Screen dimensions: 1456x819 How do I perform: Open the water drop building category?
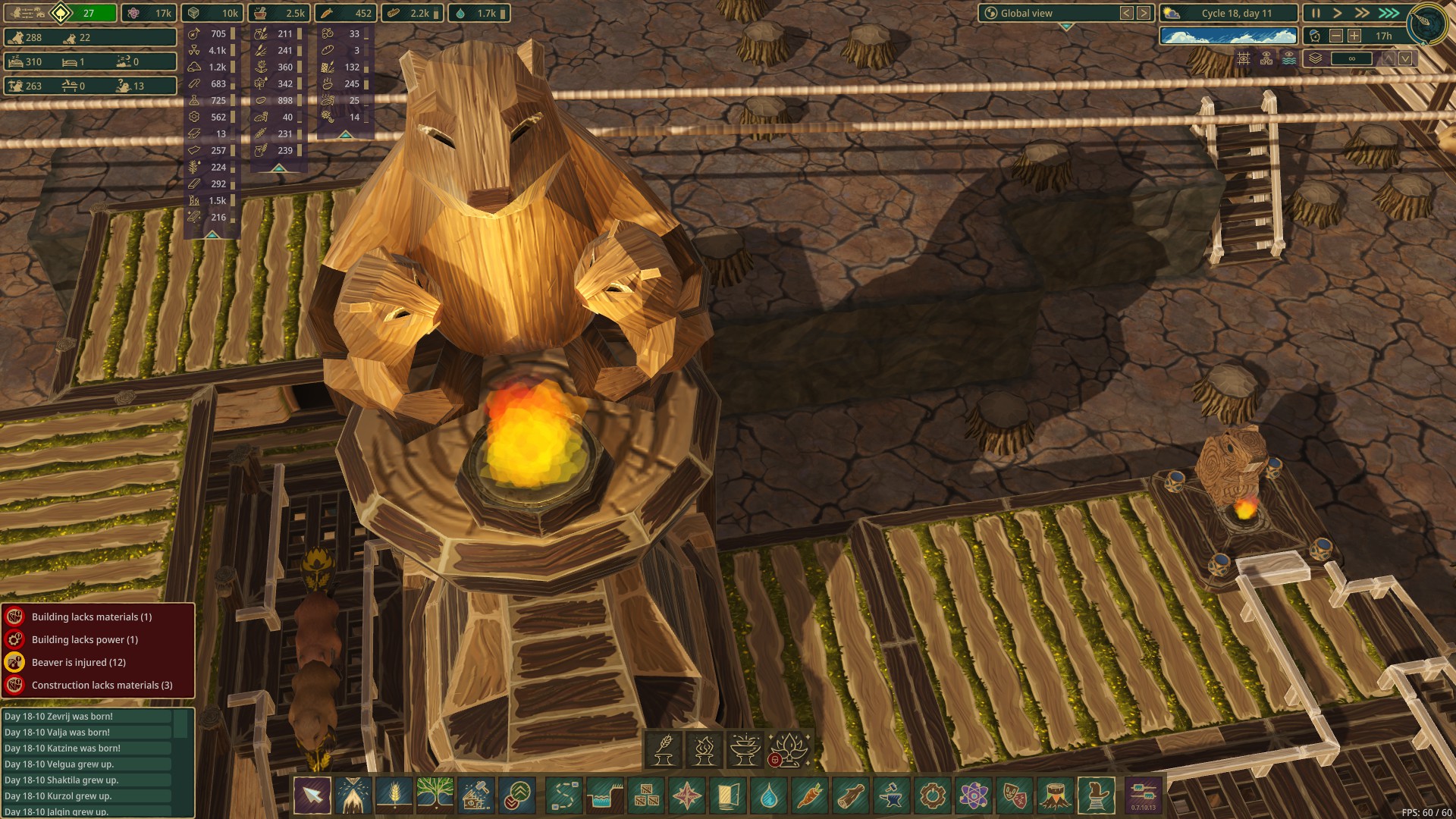(x=768, y=795)
